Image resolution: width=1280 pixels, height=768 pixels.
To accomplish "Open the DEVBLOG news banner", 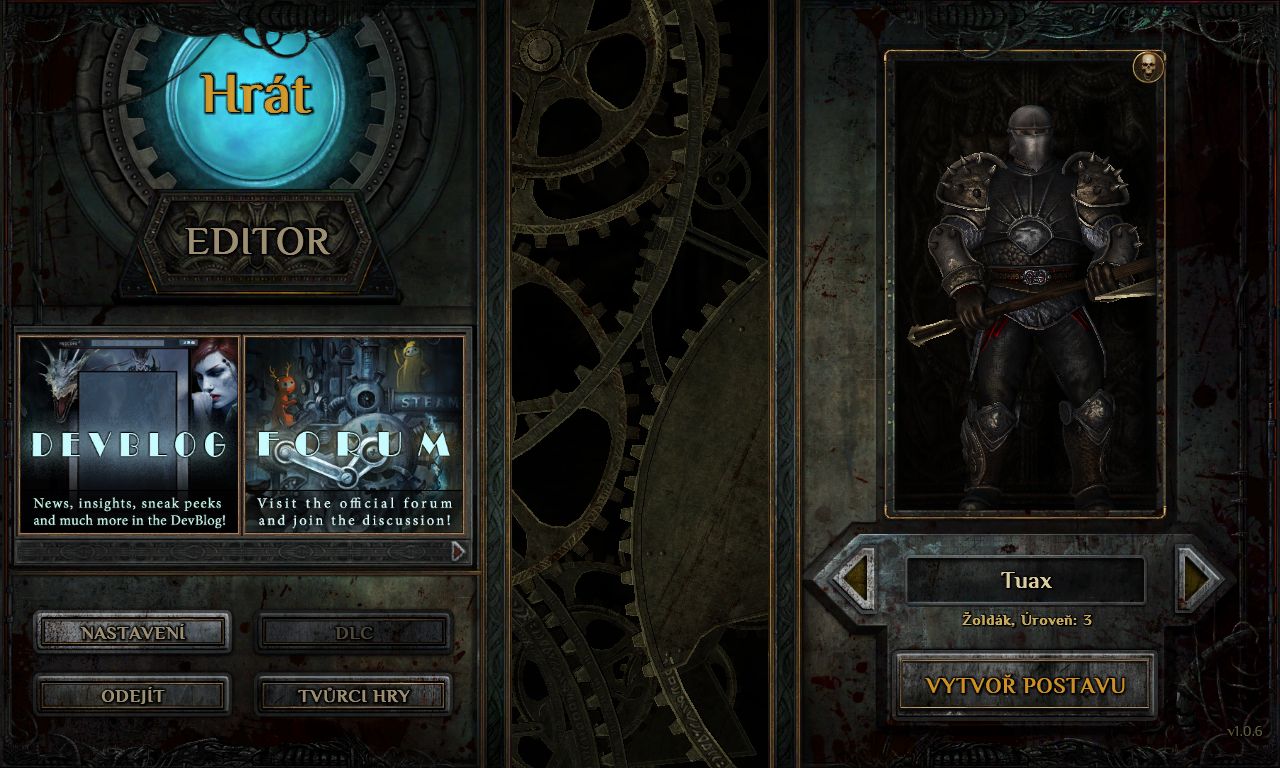I will [129, 435].
